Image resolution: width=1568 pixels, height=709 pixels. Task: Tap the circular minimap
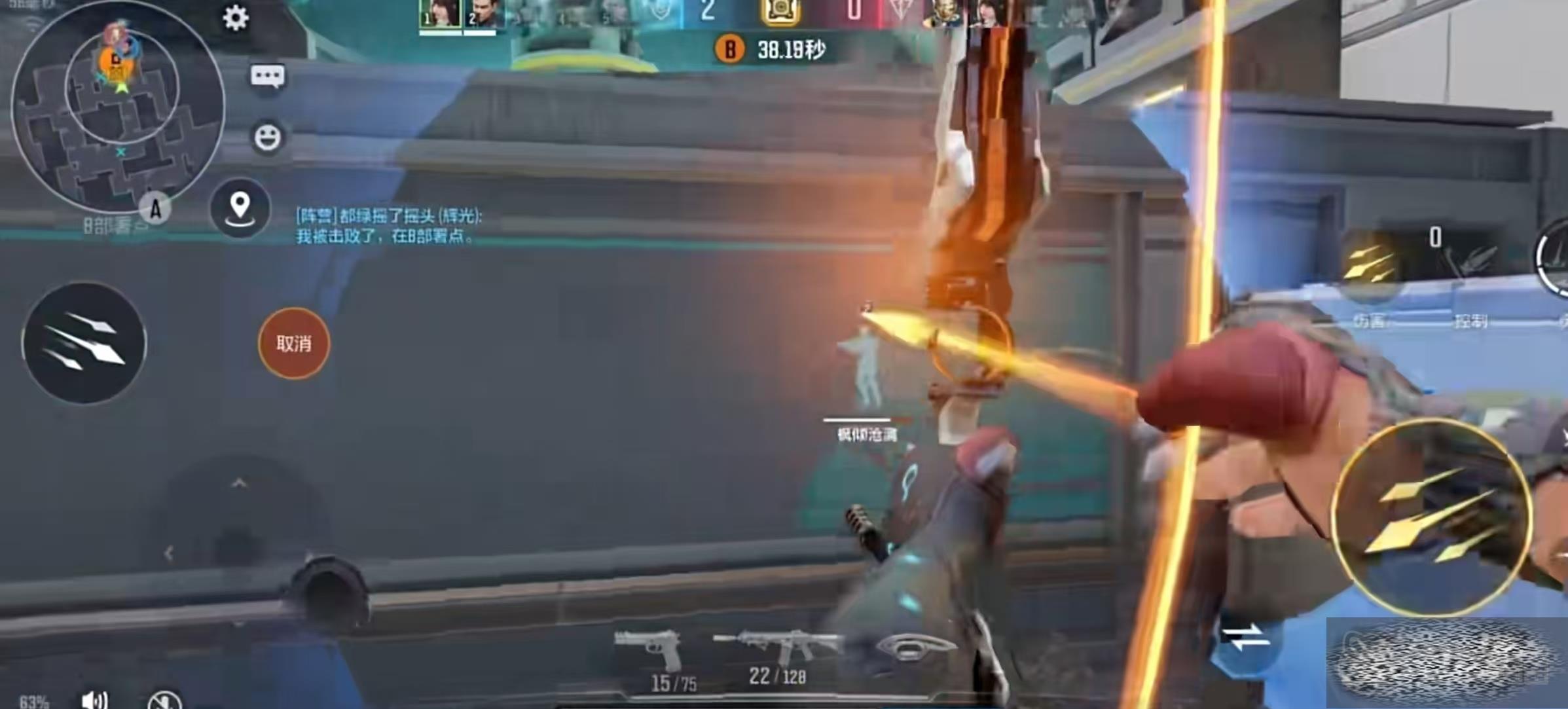click(x=118, y=105)
